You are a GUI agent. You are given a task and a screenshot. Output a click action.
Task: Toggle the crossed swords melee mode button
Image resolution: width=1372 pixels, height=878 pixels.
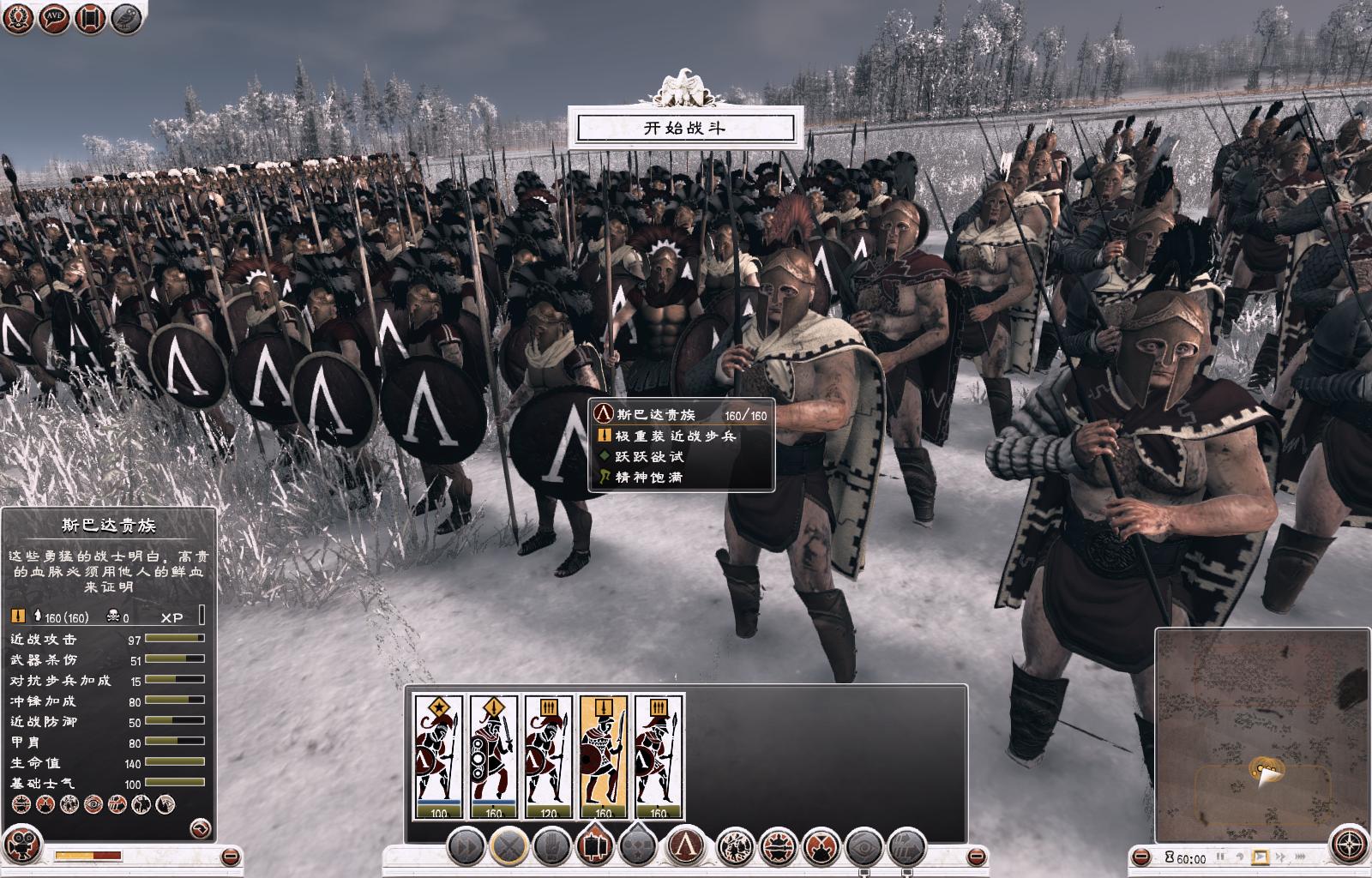coord(508,848)
